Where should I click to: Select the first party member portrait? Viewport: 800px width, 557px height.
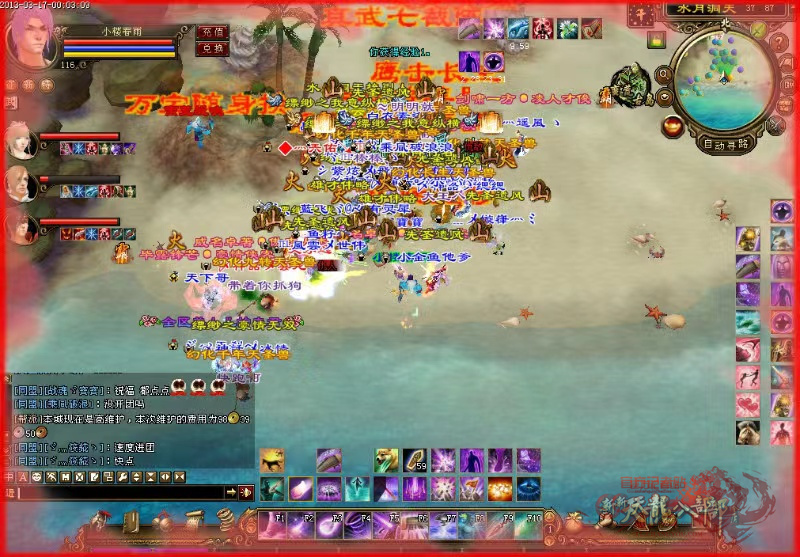pos(21,140)
